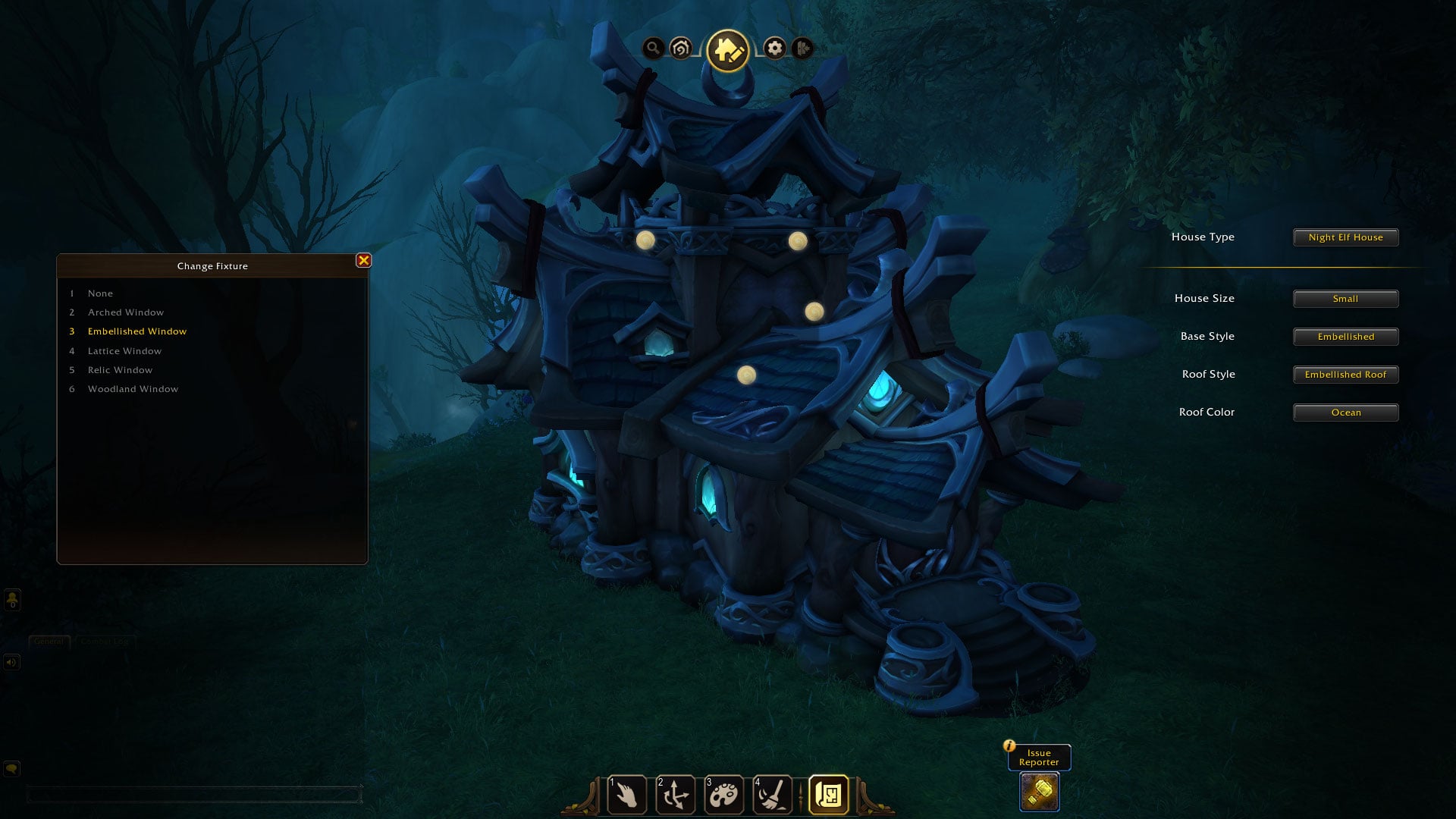This screenshot has height=819, width=1456.
Task: Select the hand Select tool
Action: click(628, 795)
